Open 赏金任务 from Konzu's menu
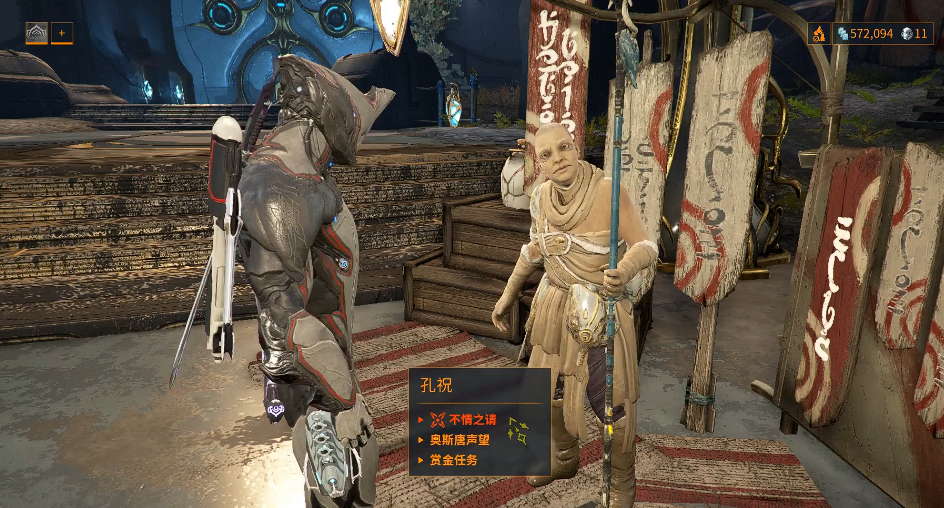The image size is (944, 508). coord(453,460)
